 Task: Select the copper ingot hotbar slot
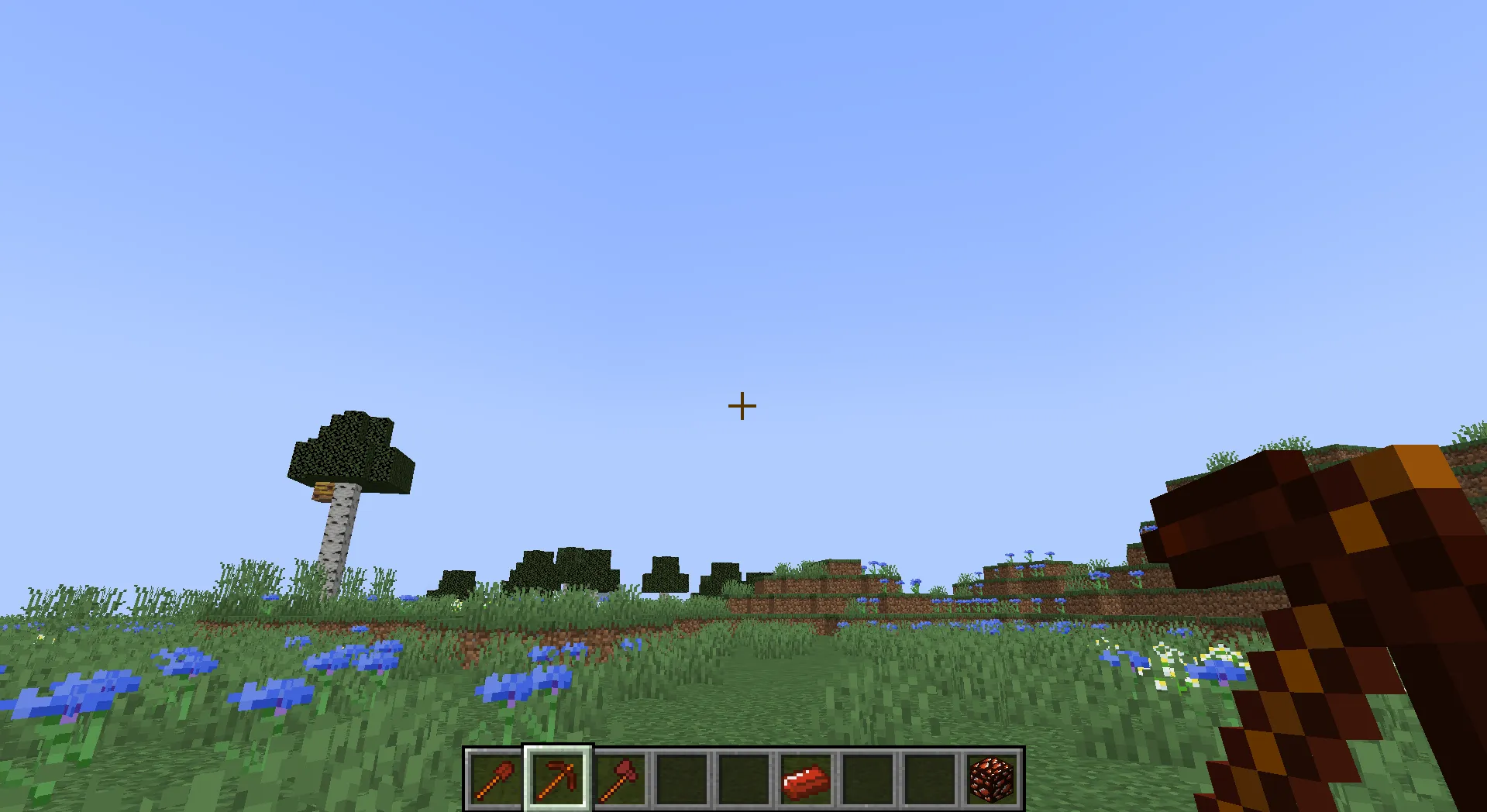[x=805, y=779]
